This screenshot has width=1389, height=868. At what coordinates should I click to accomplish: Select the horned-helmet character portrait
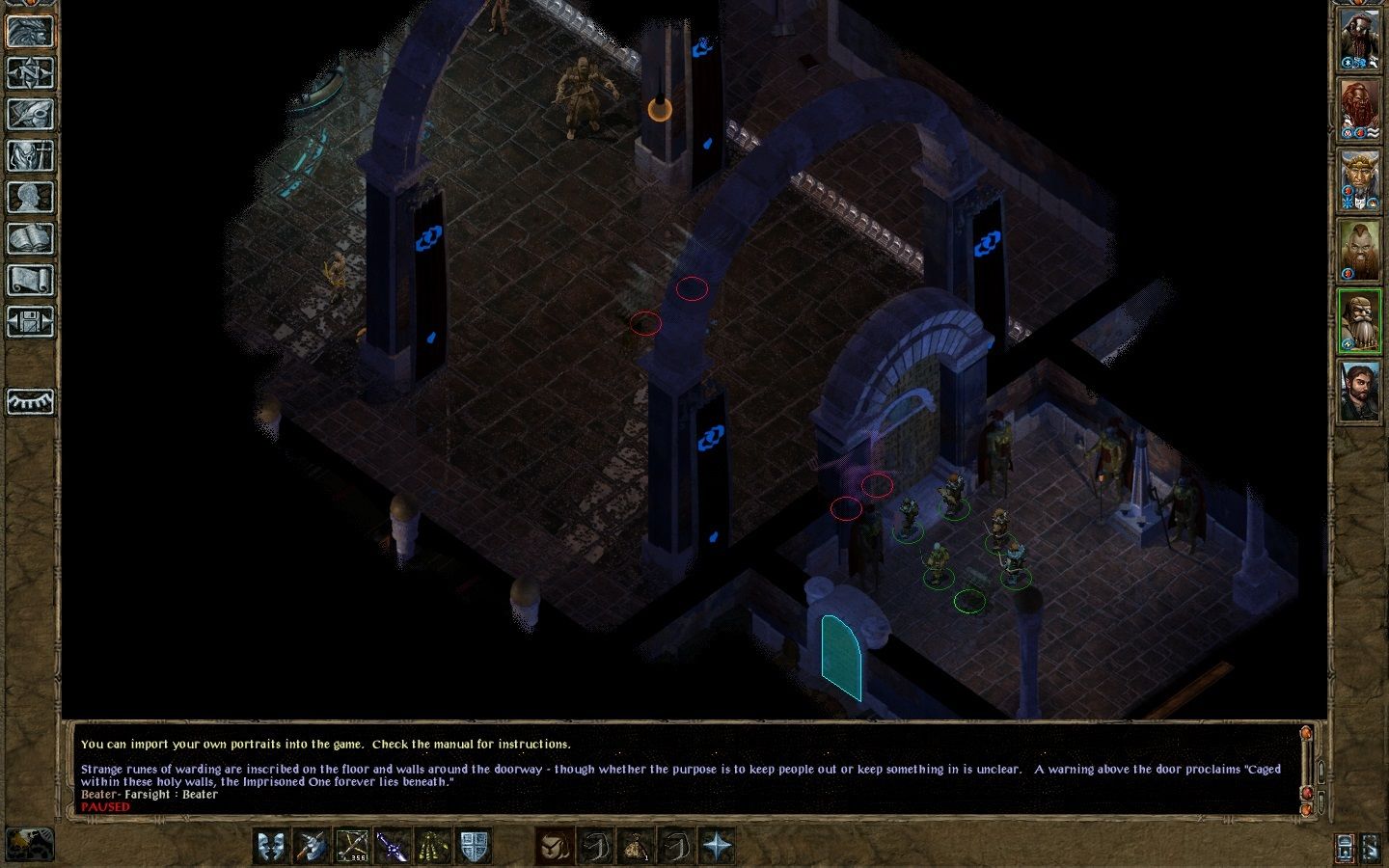pyautogui.click(x=1359, y=181)
